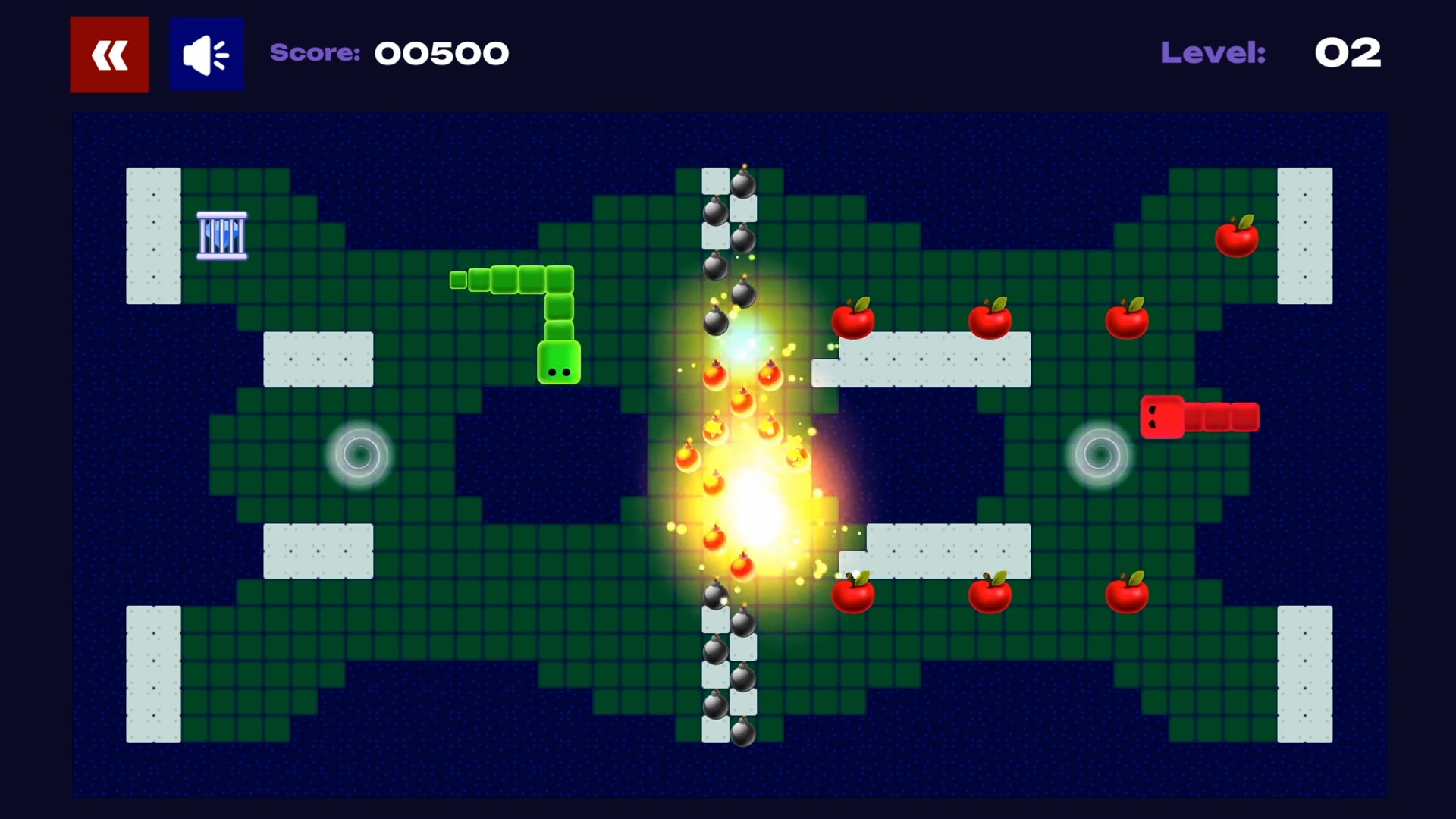Screen dimensions: 1456x819
Task: Select the red snake's head
Action: [x=1161, y=416]
